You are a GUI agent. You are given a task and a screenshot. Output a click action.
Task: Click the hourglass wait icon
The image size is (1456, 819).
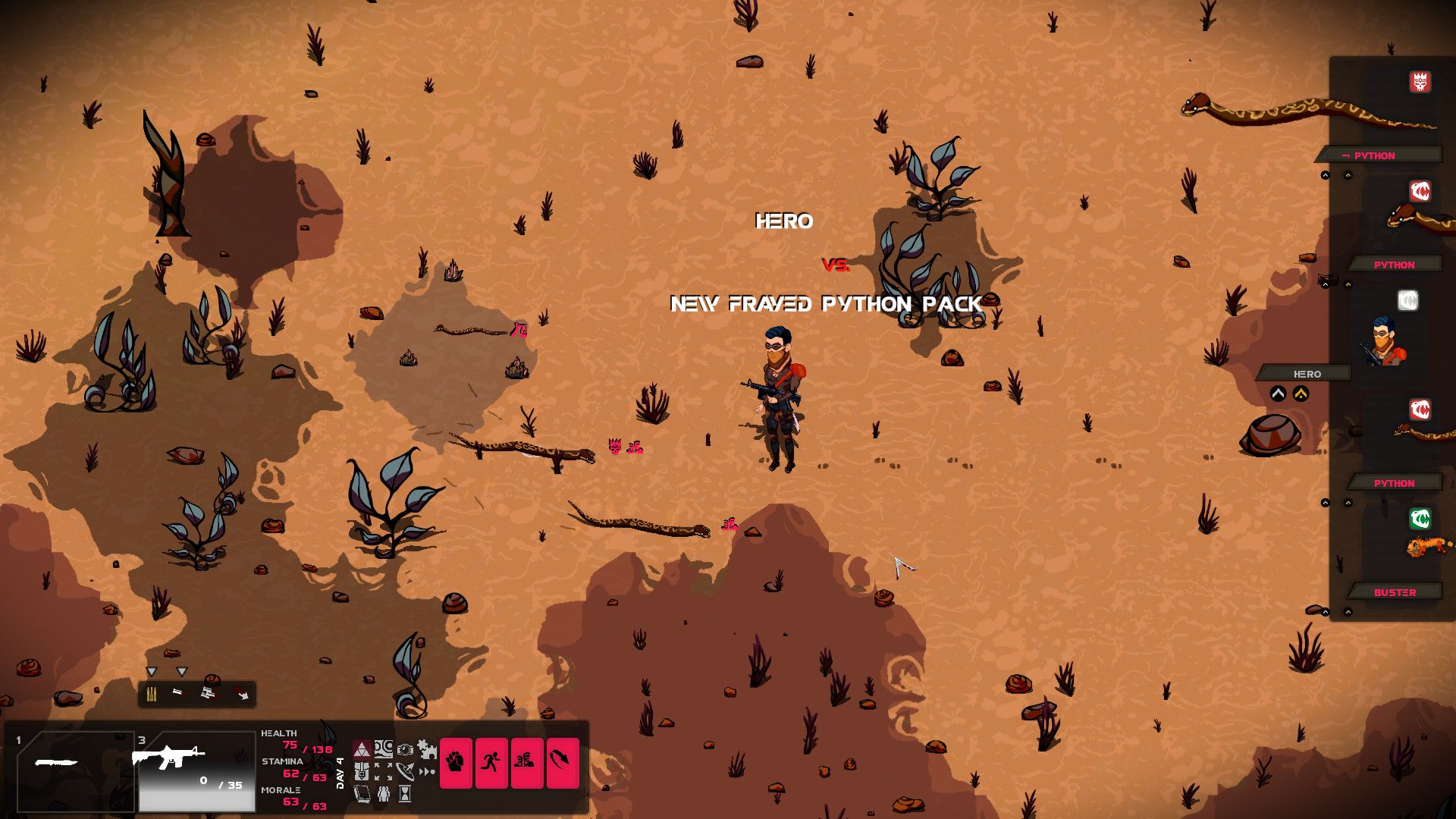tap(406, 794)
